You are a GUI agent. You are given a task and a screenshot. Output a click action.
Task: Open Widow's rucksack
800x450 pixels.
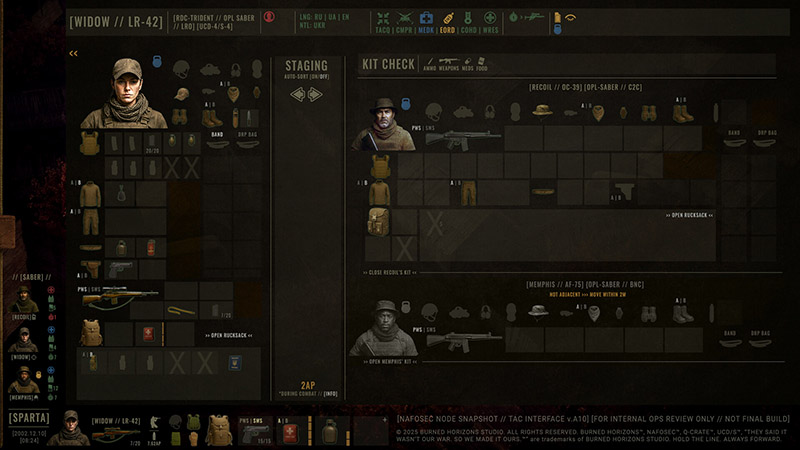tap(230, 335)
